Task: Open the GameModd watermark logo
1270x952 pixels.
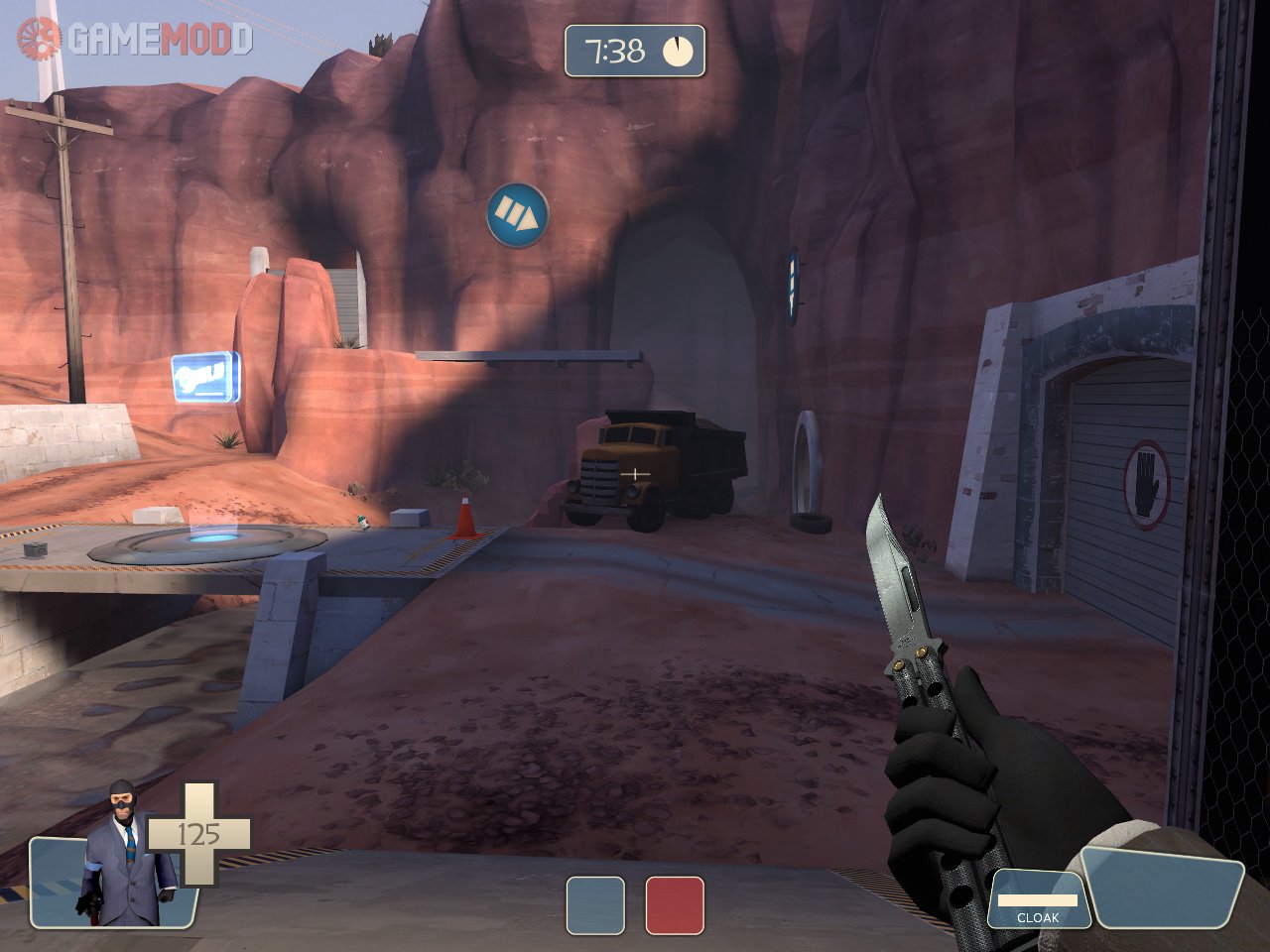Action: [136, 39]
